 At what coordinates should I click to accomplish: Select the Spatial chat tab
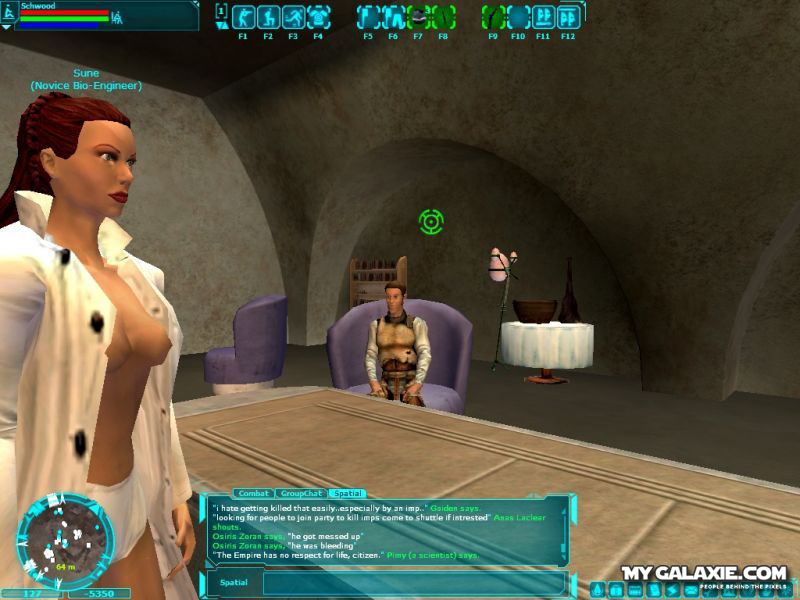348,493
